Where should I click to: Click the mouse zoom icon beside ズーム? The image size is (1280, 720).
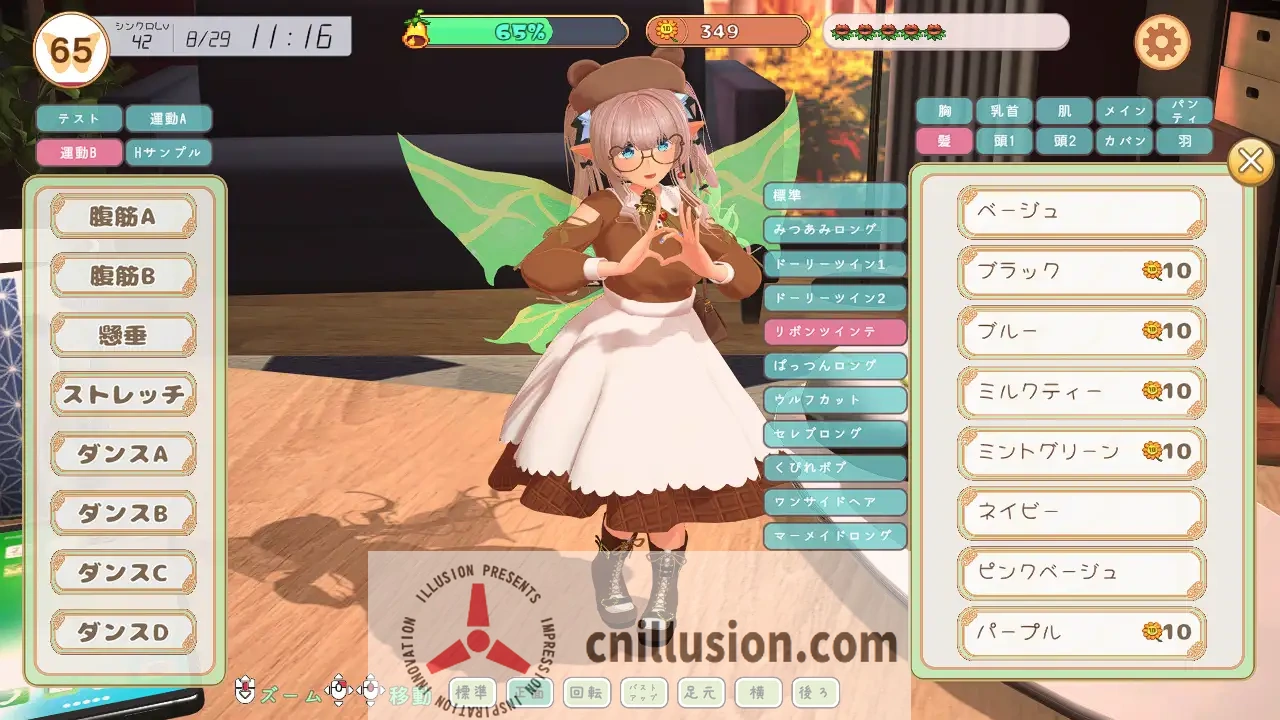tap(244, 691)
